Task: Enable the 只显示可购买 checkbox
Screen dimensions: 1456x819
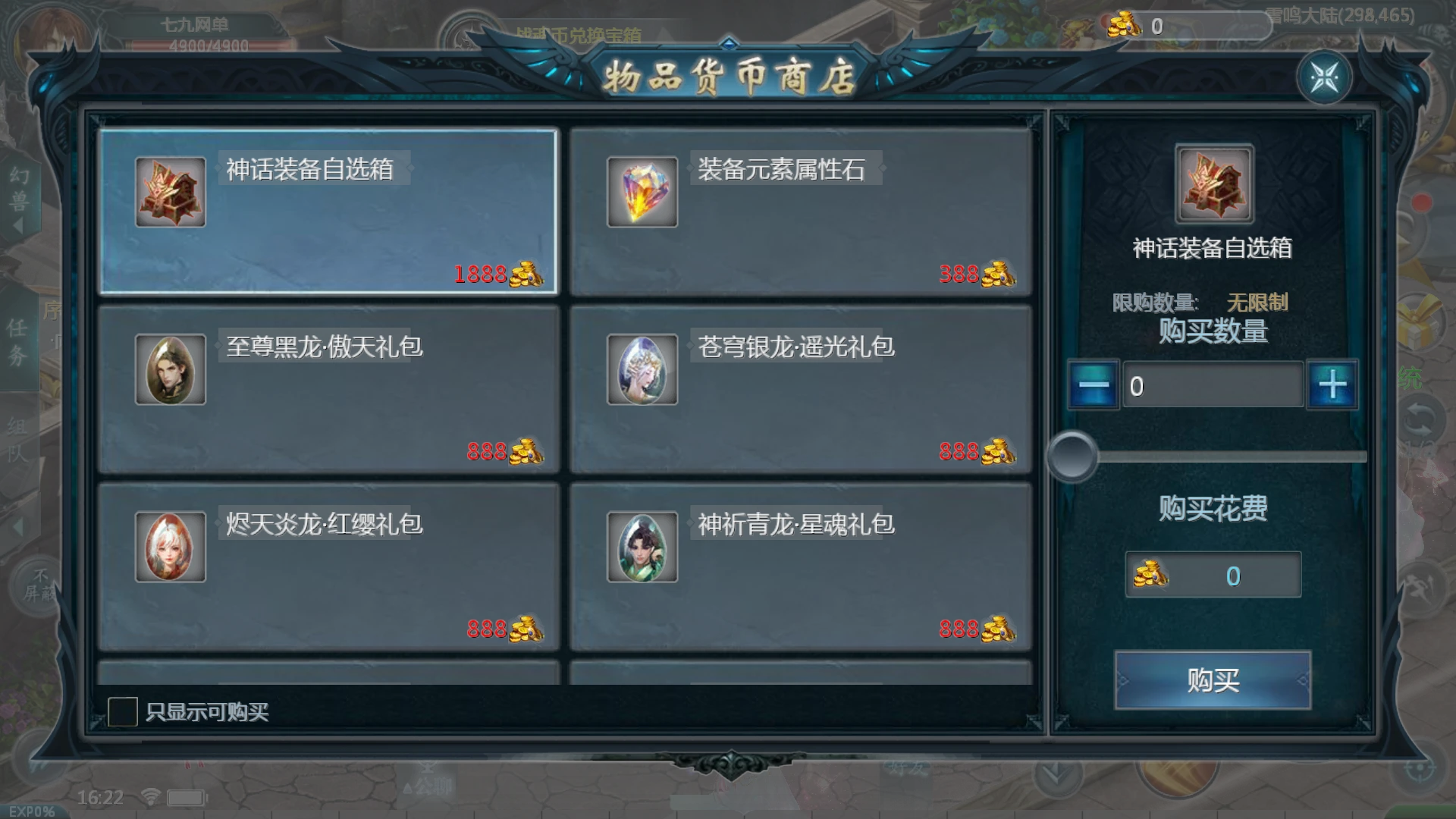Action: coord(124,711)
